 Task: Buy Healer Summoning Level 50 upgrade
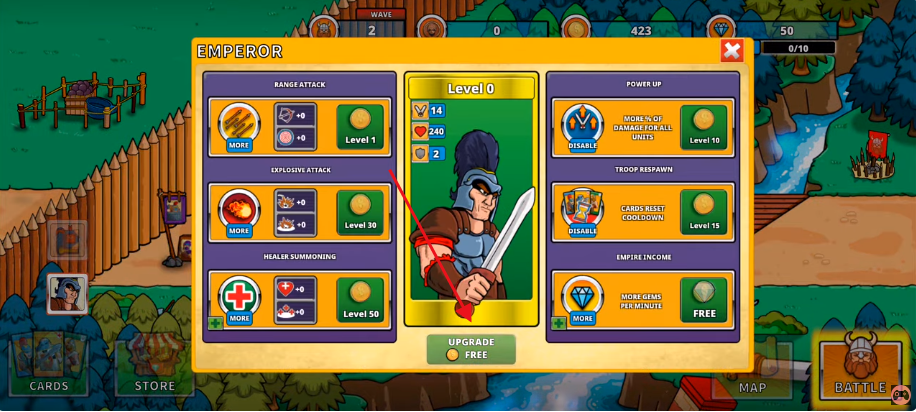pyautogui.click(x=360, y=300)
